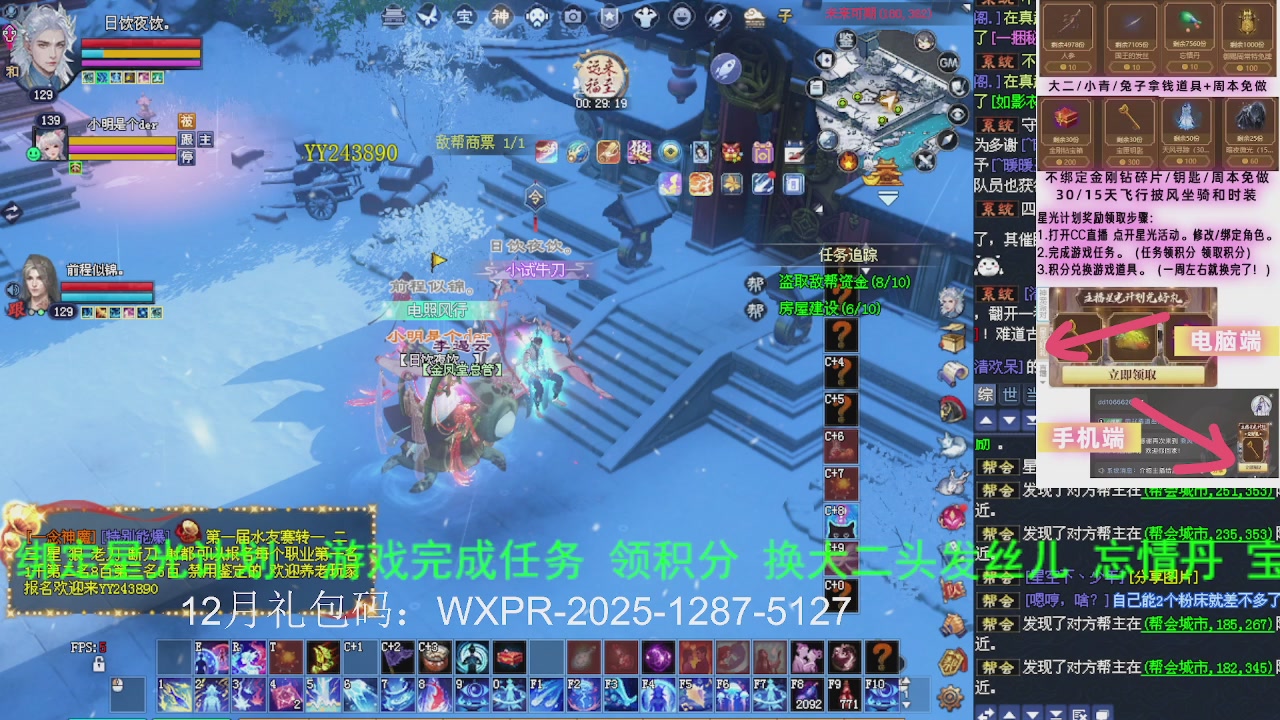
Task: Switch to the 综 chat tab
Action: click(985, 393)
